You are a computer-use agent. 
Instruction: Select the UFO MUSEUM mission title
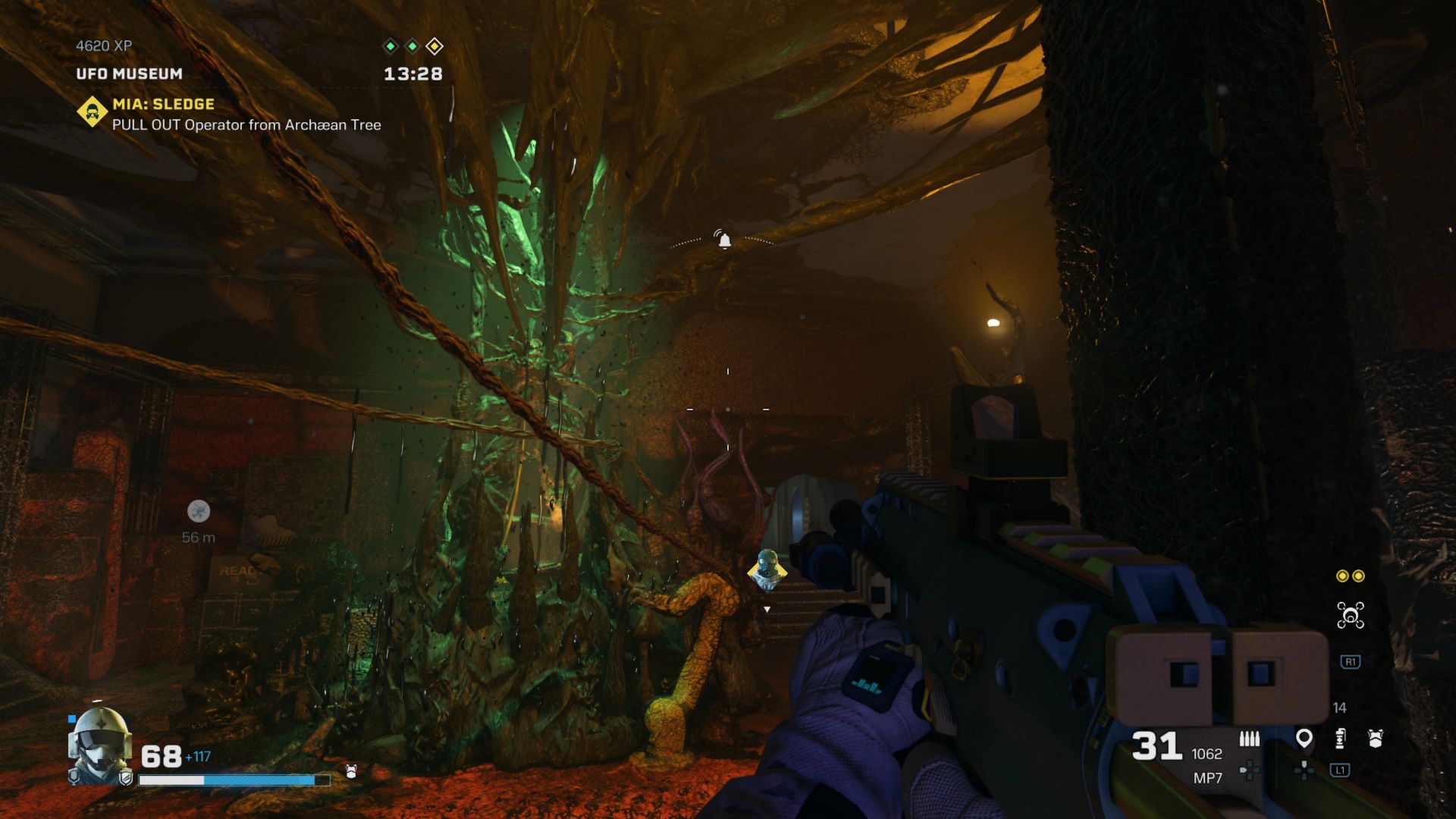pos(127,74)
